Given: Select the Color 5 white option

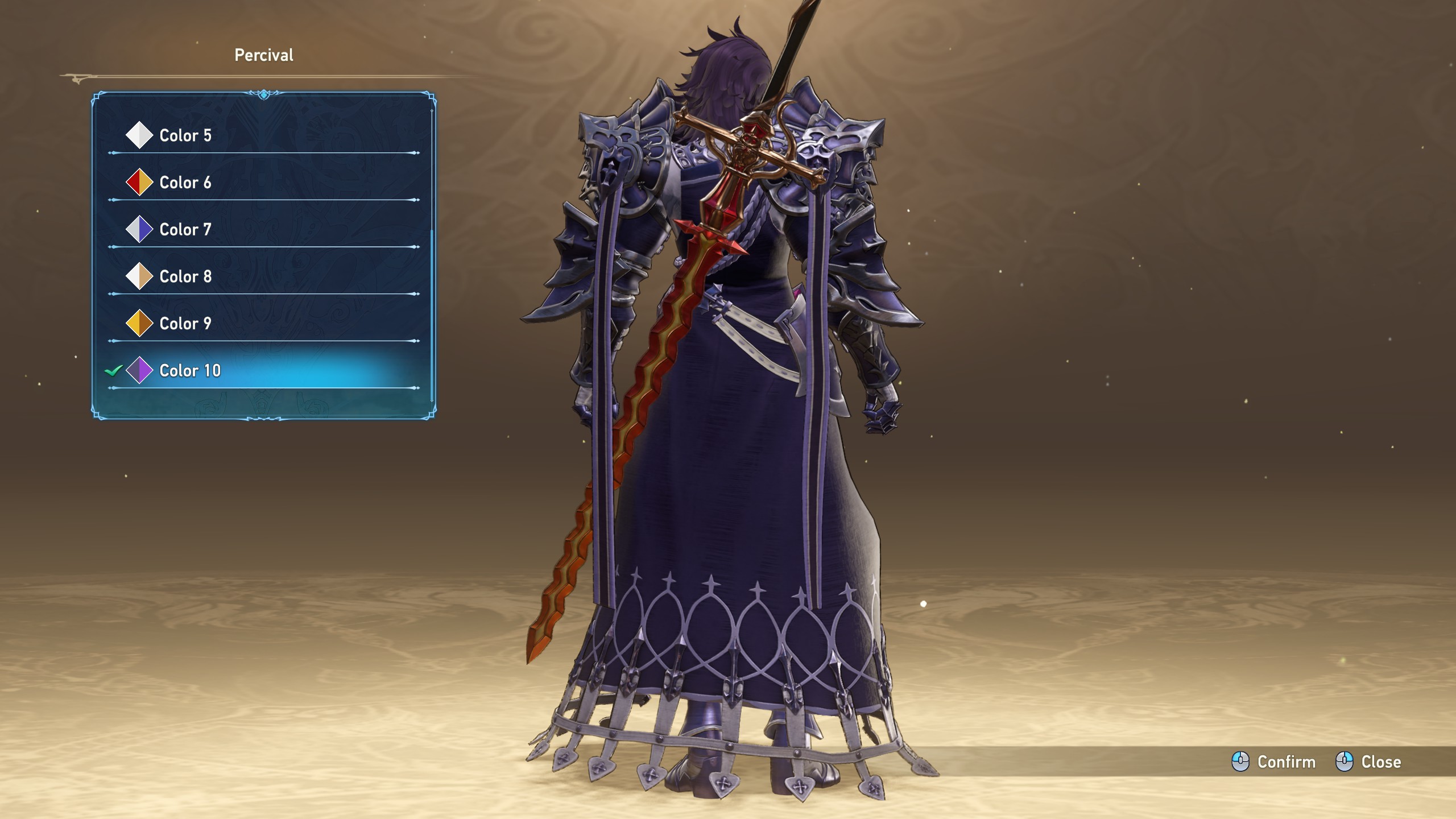Looking at the screenshot, I should (x=185, y=135).
